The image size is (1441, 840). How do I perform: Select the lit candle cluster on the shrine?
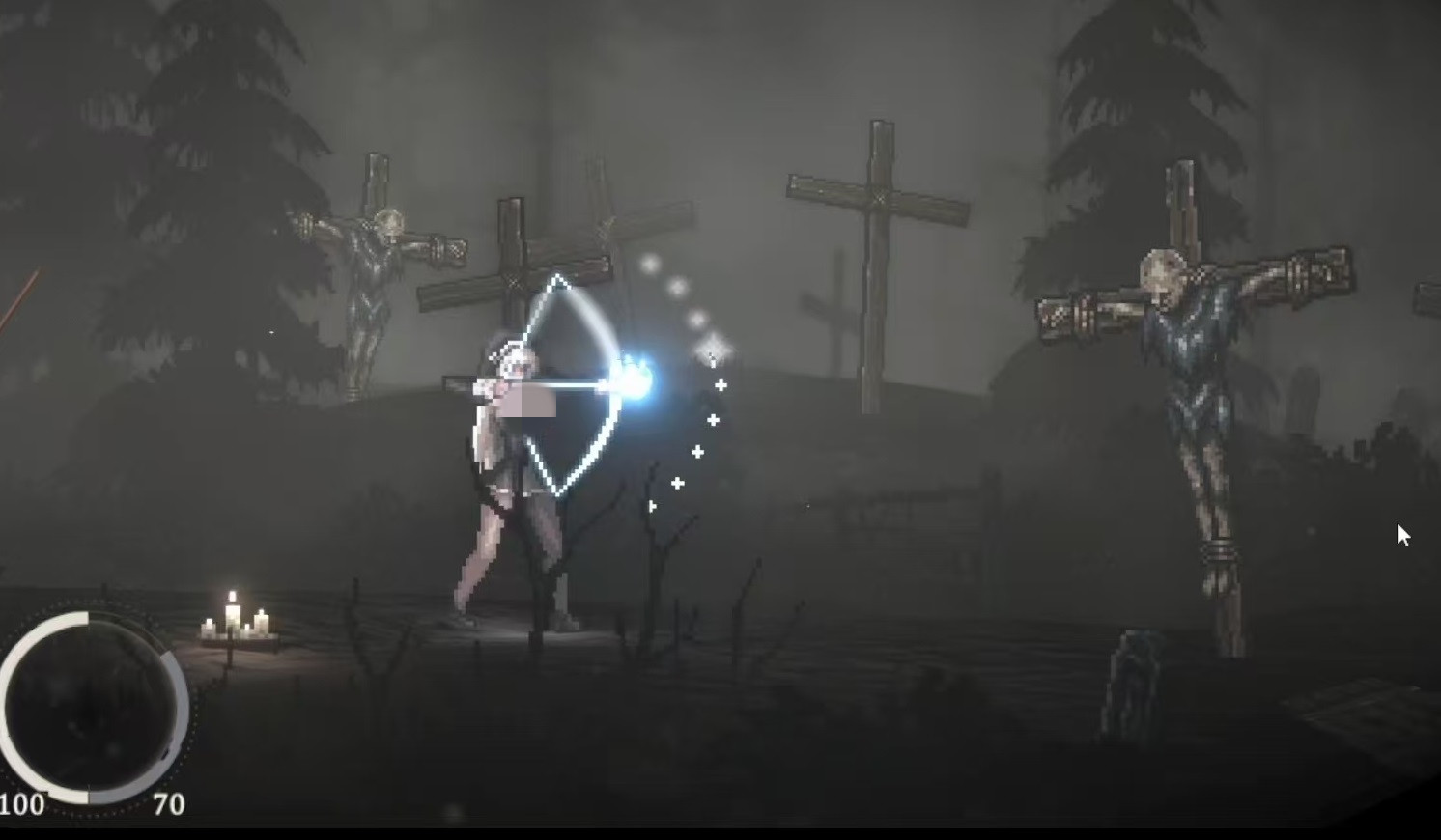pos(235,623)
